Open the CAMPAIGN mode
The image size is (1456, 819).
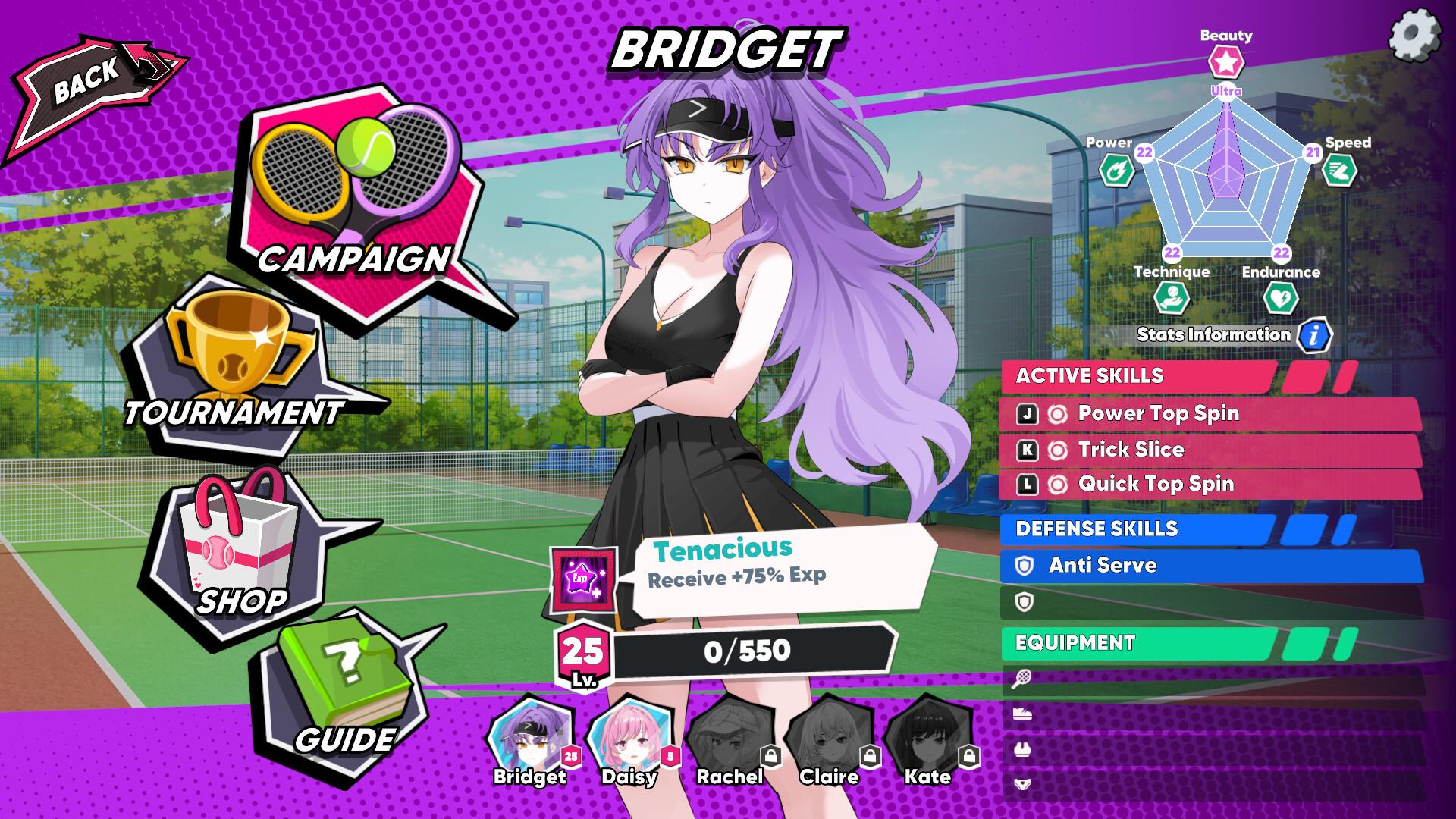(353, 190)
